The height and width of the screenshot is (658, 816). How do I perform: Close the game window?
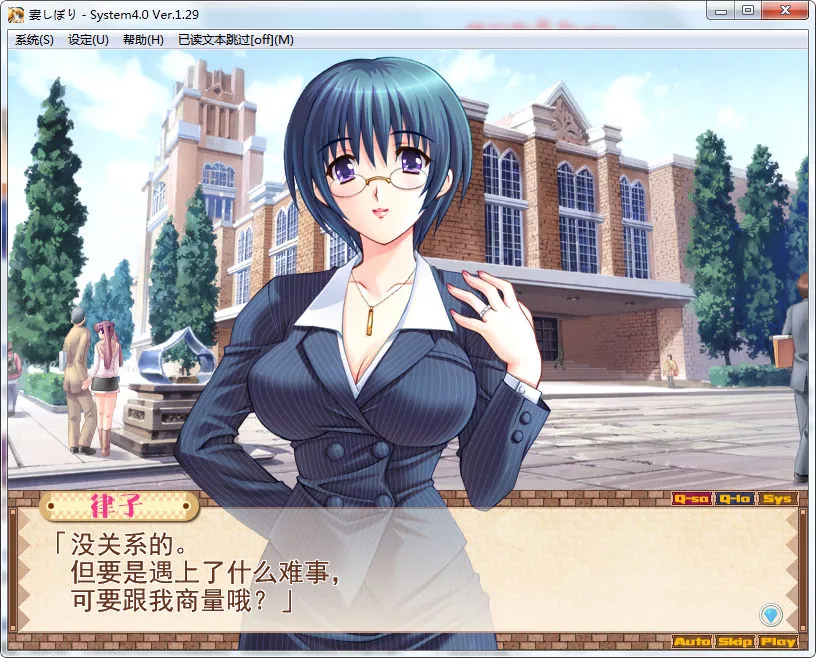pyautogui.click(x=787, y=10)
